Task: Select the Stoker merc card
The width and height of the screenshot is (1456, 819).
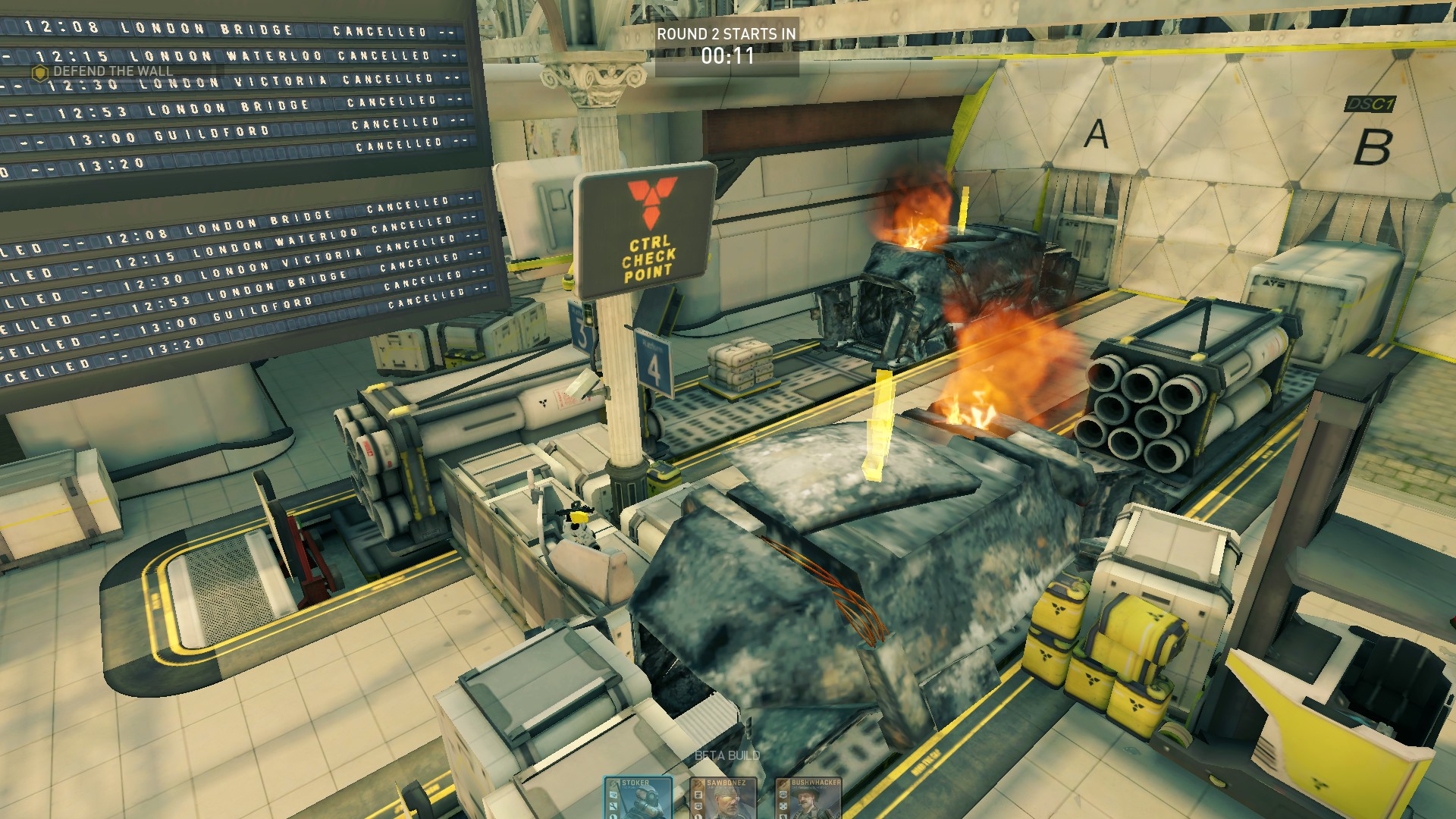Action: (638, 799)
